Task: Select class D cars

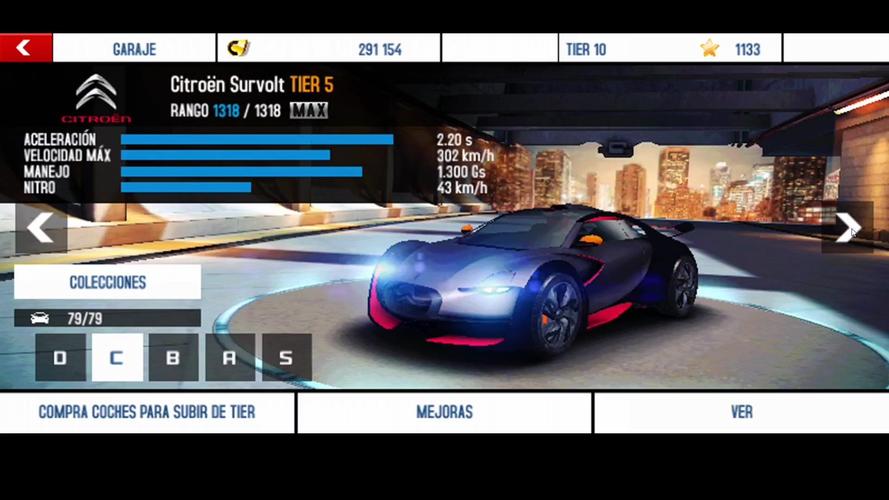Action: point(60,358)
